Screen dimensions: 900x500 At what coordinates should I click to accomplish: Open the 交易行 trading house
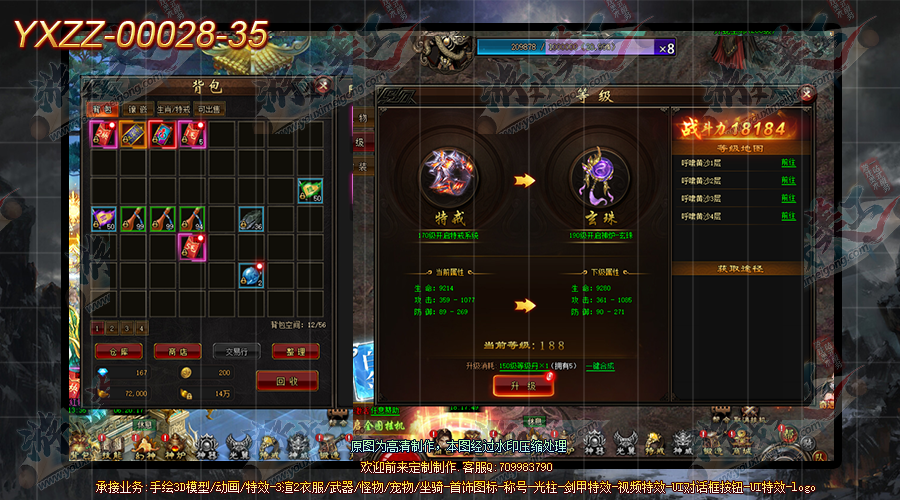(x=236, y=351)
